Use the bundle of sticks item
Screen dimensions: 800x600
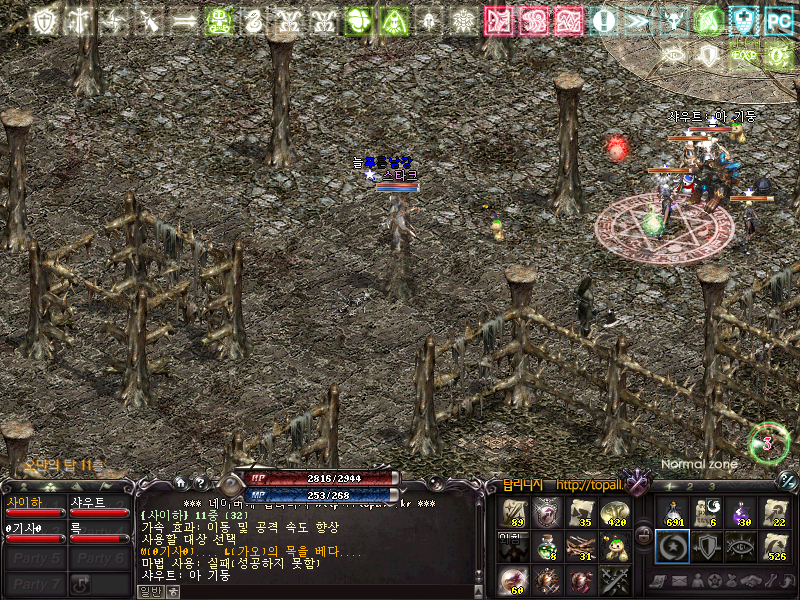580,546
